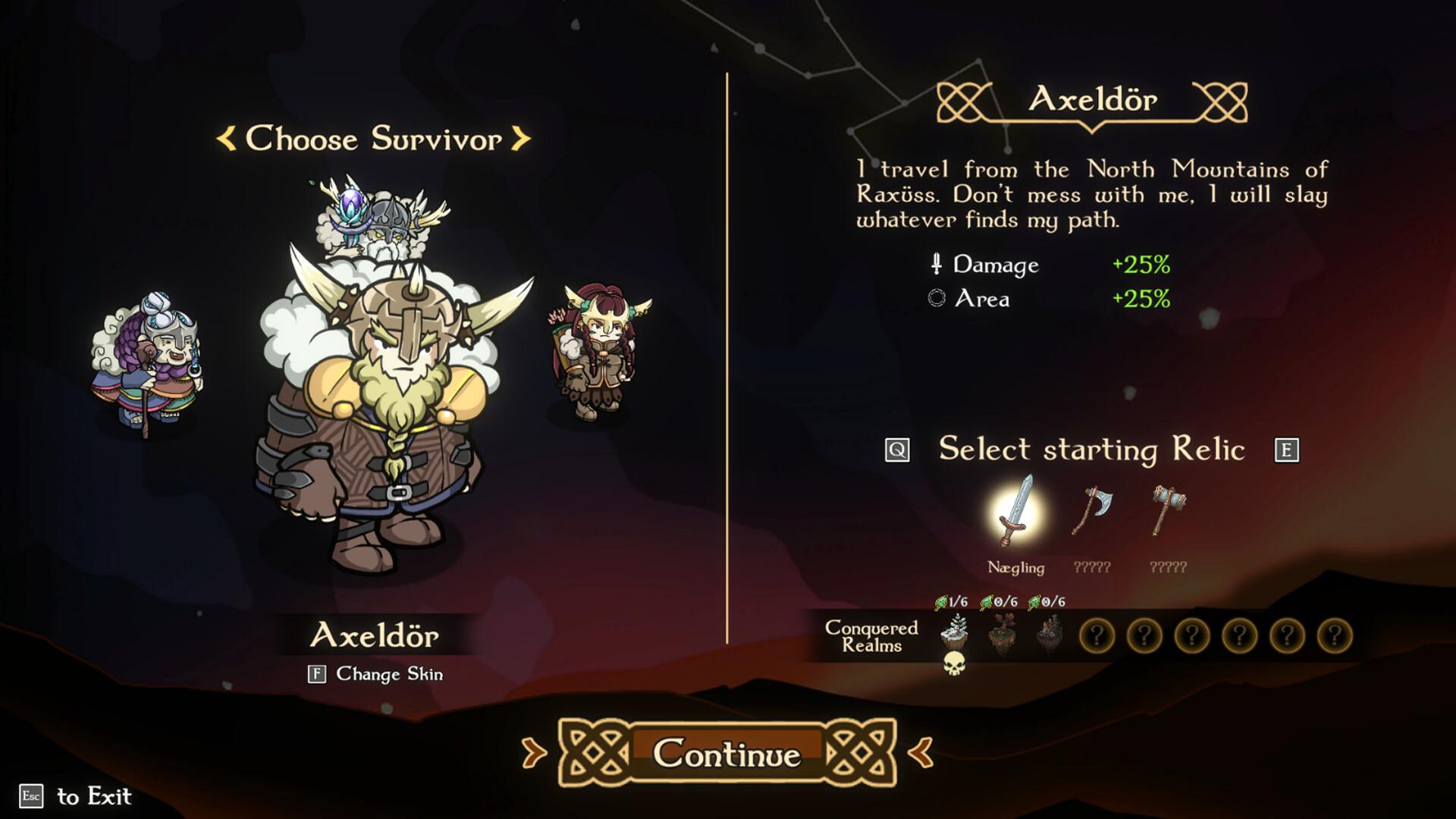Open Change Skin for Axeldör
Viewport: 1456px width, 819px height.
click(376, 672)
